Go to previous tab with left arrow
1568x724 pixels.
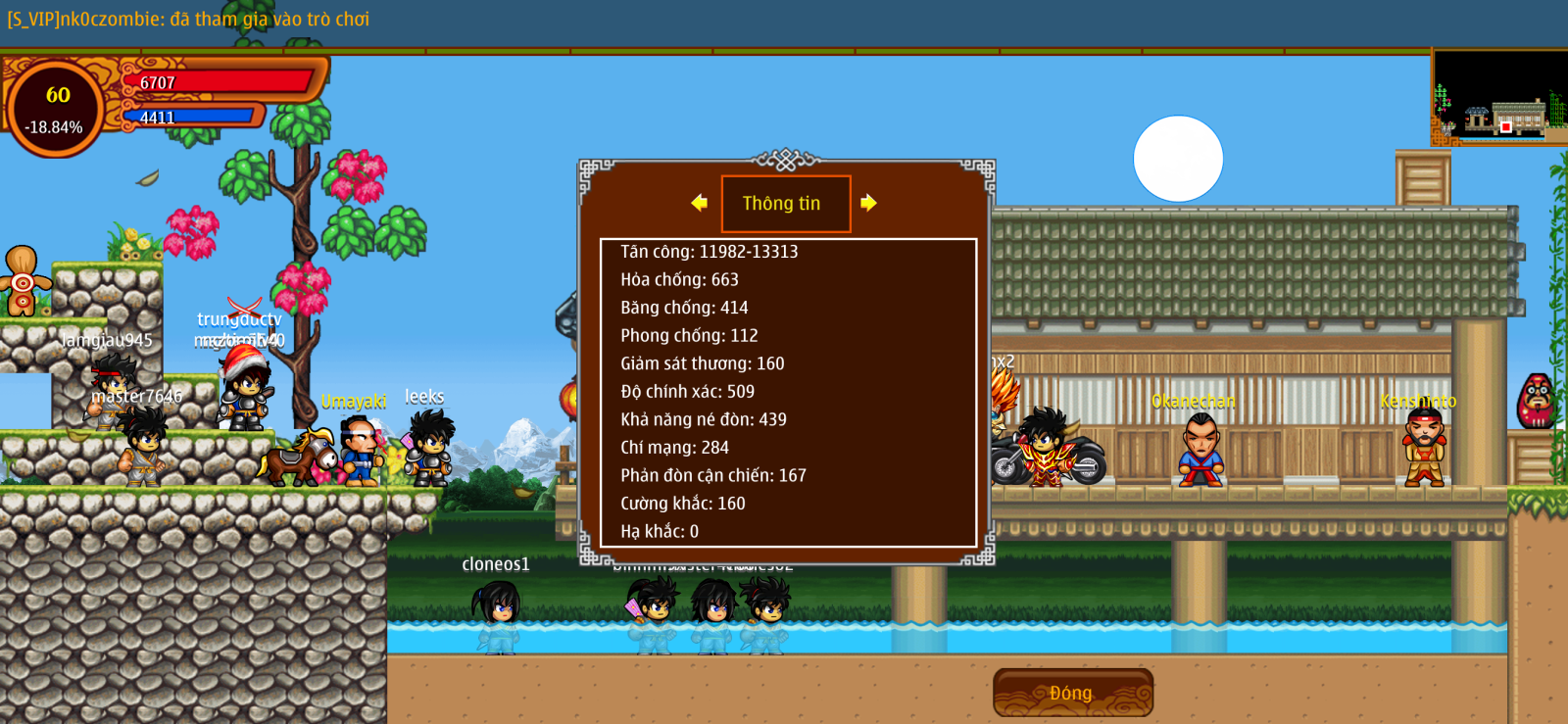click(x=699, y=203)
